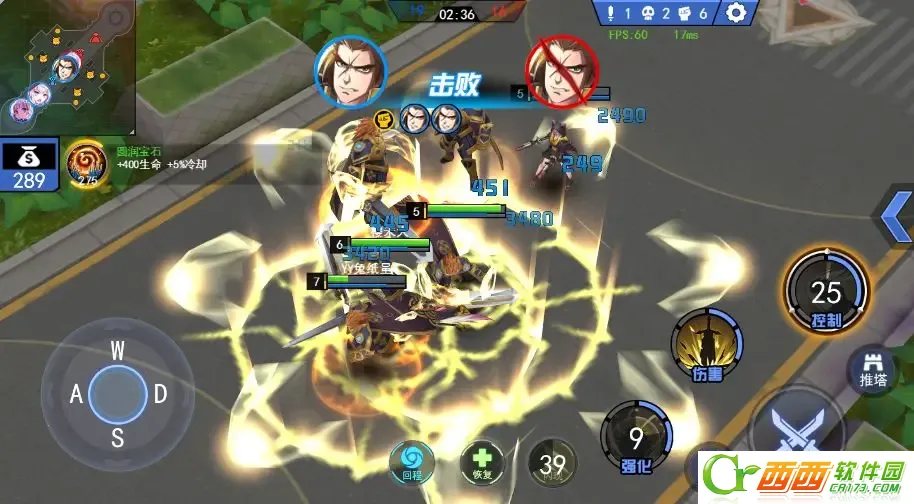The image size is (914, 504).
Task: Select the 推塔 tower attack button
Action: pyautogui.click(x=872, y=371)
